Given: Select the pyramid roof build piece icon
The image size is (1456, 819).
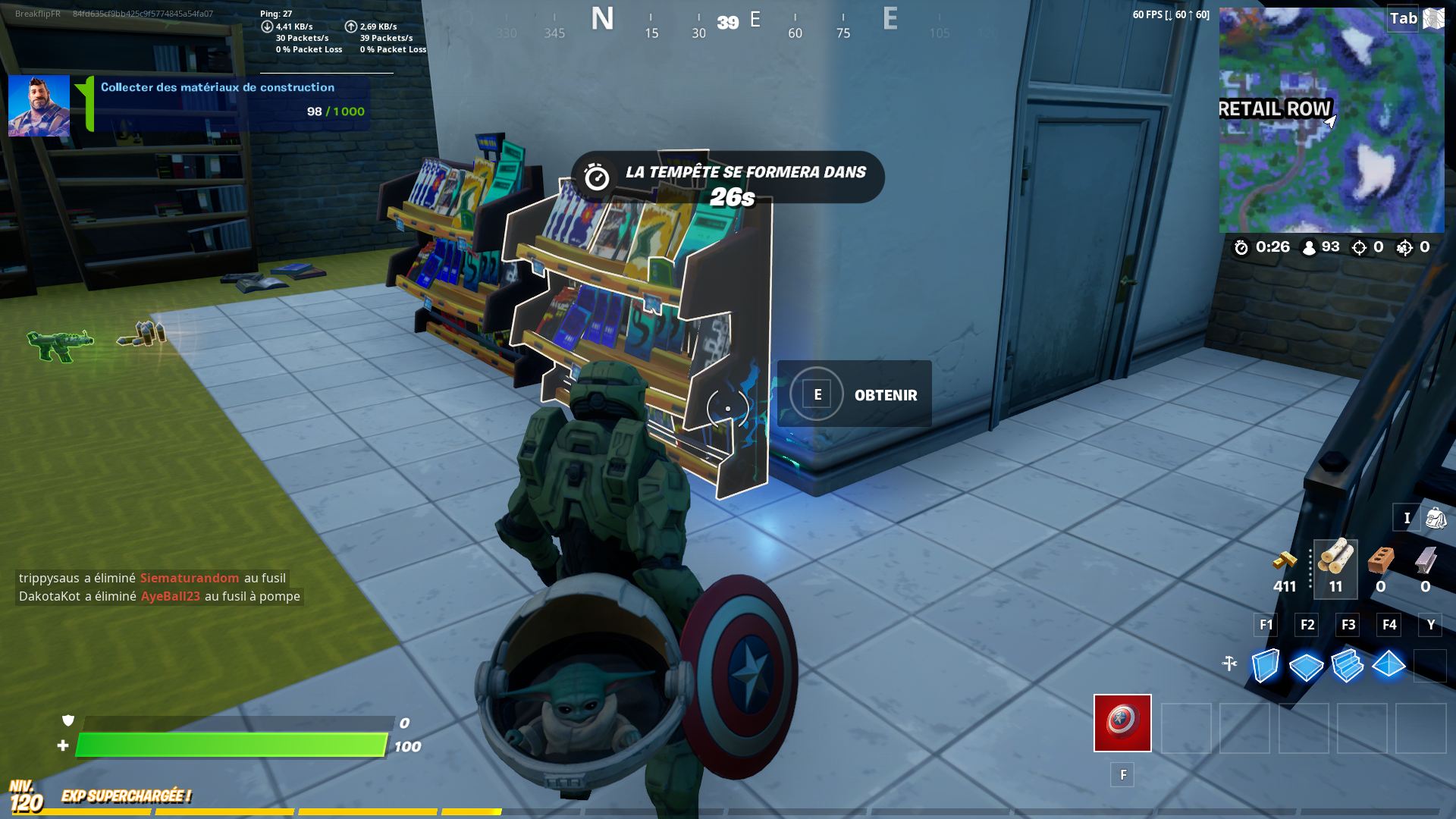Looking at the screenshot, I should coord(1390,666).
